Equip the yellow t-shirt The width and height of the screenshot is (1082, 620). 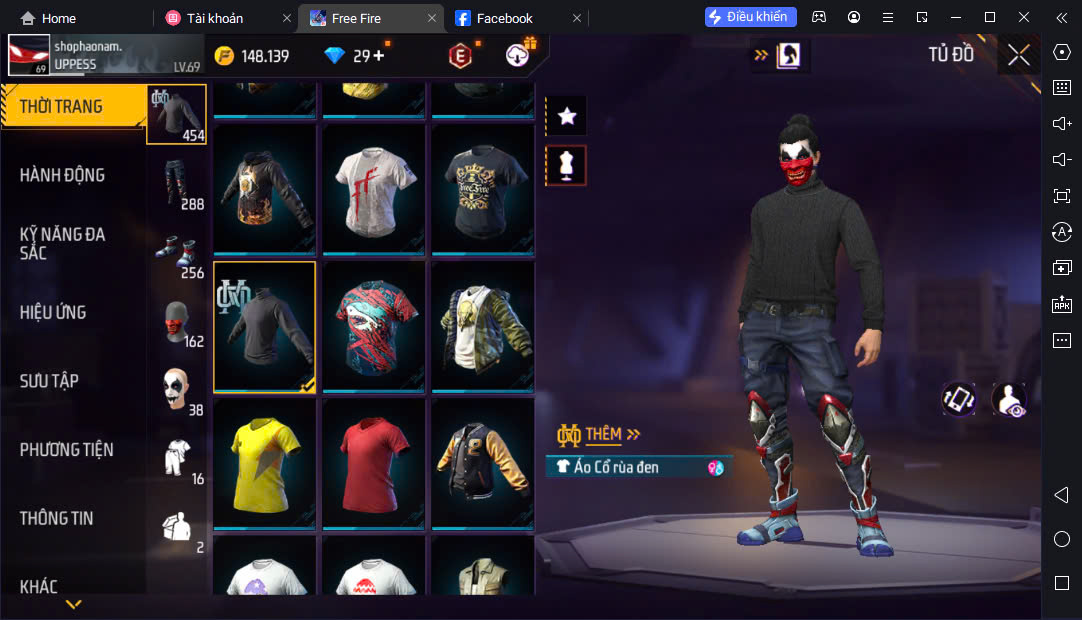264,462
